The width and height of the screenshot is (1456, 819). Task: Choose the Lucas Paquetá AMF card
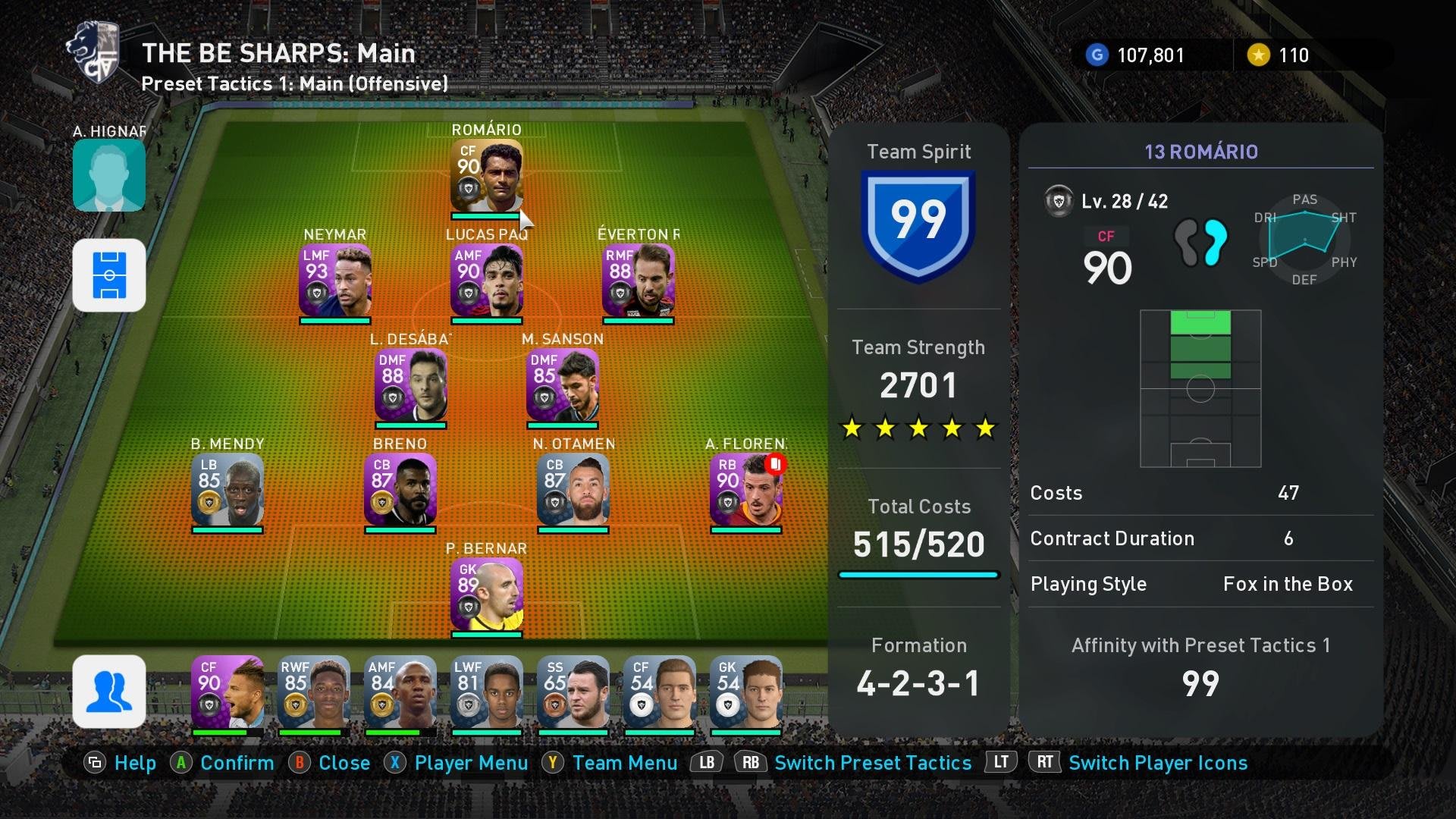click(x=486, y=280)
